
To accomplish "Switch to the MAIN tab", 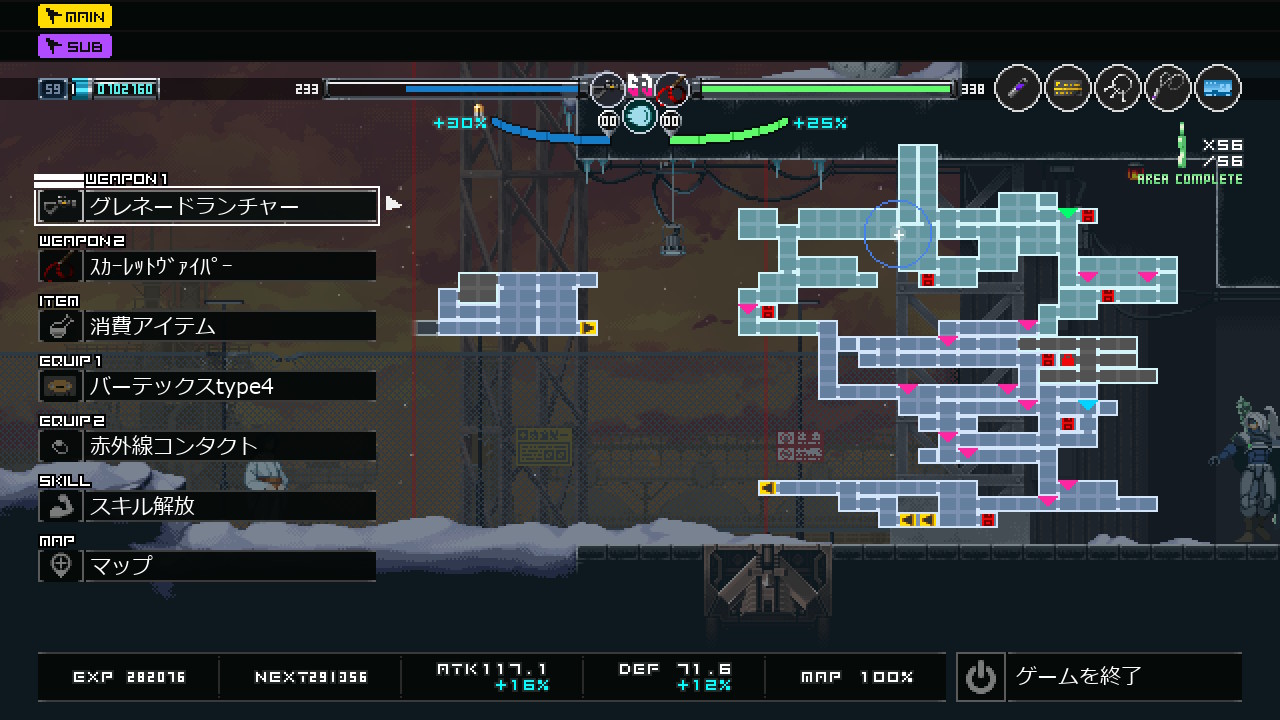I will tap(75, 16).
